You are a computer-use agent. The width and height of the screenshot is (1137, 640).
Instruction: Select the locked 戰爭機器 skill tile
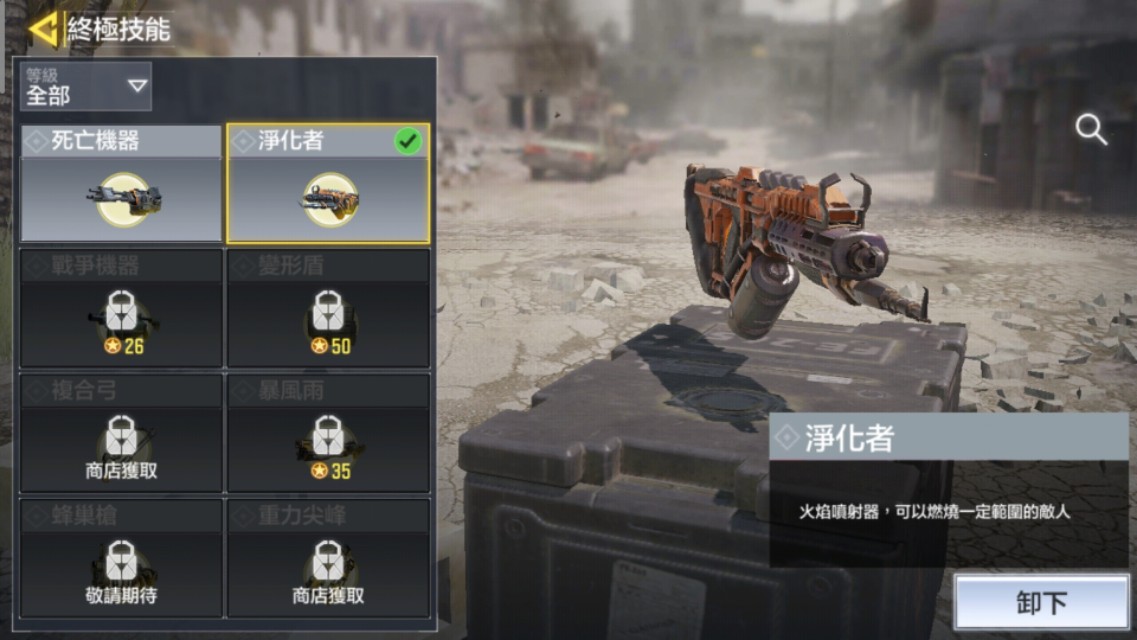pos(121,308)
